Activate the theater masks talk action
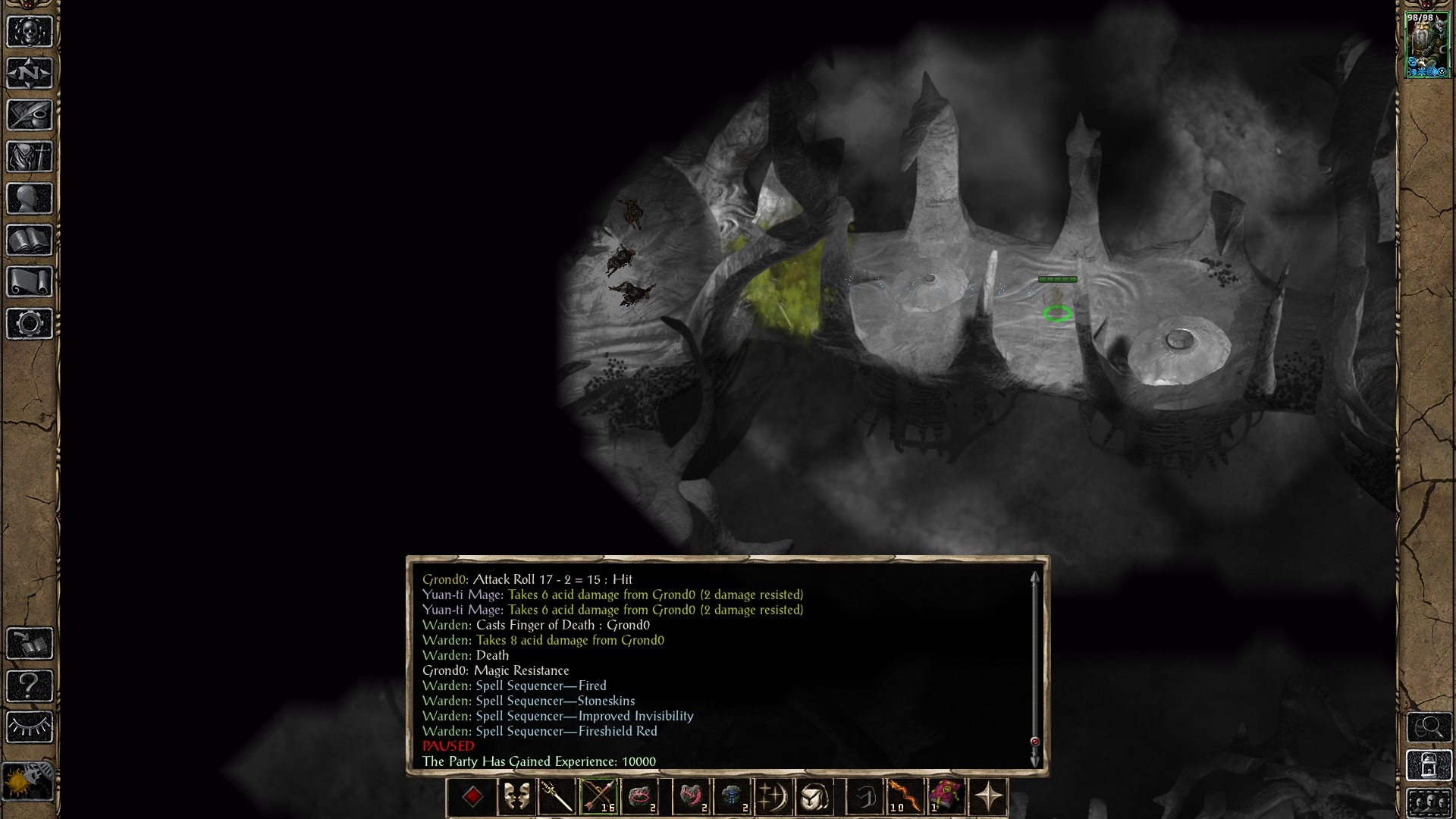Image resolution: width=1456 pixels, height=819 pixels. click(x=516, y=797)
